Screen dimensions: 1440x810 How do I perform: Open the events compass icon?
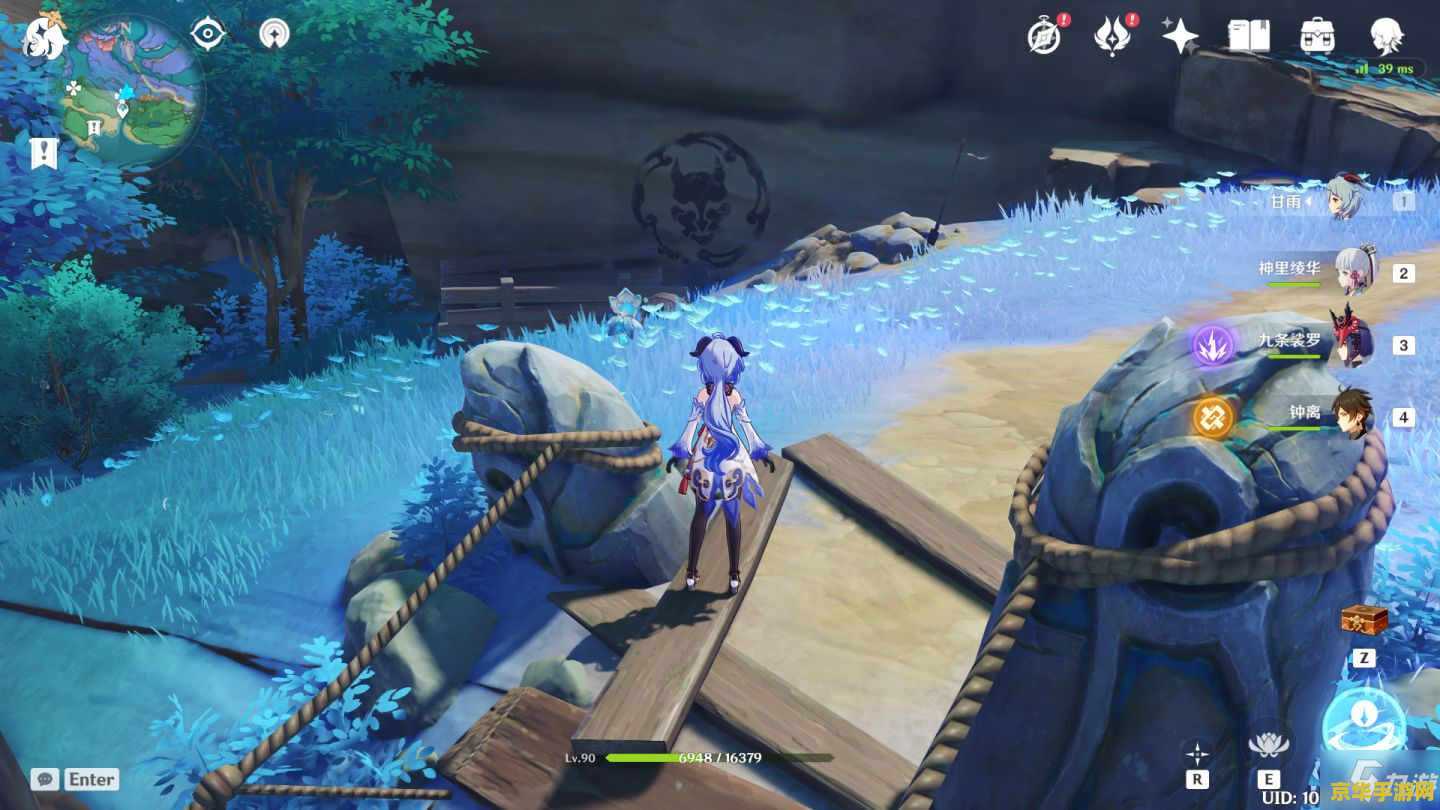(x=1044, y=36)
